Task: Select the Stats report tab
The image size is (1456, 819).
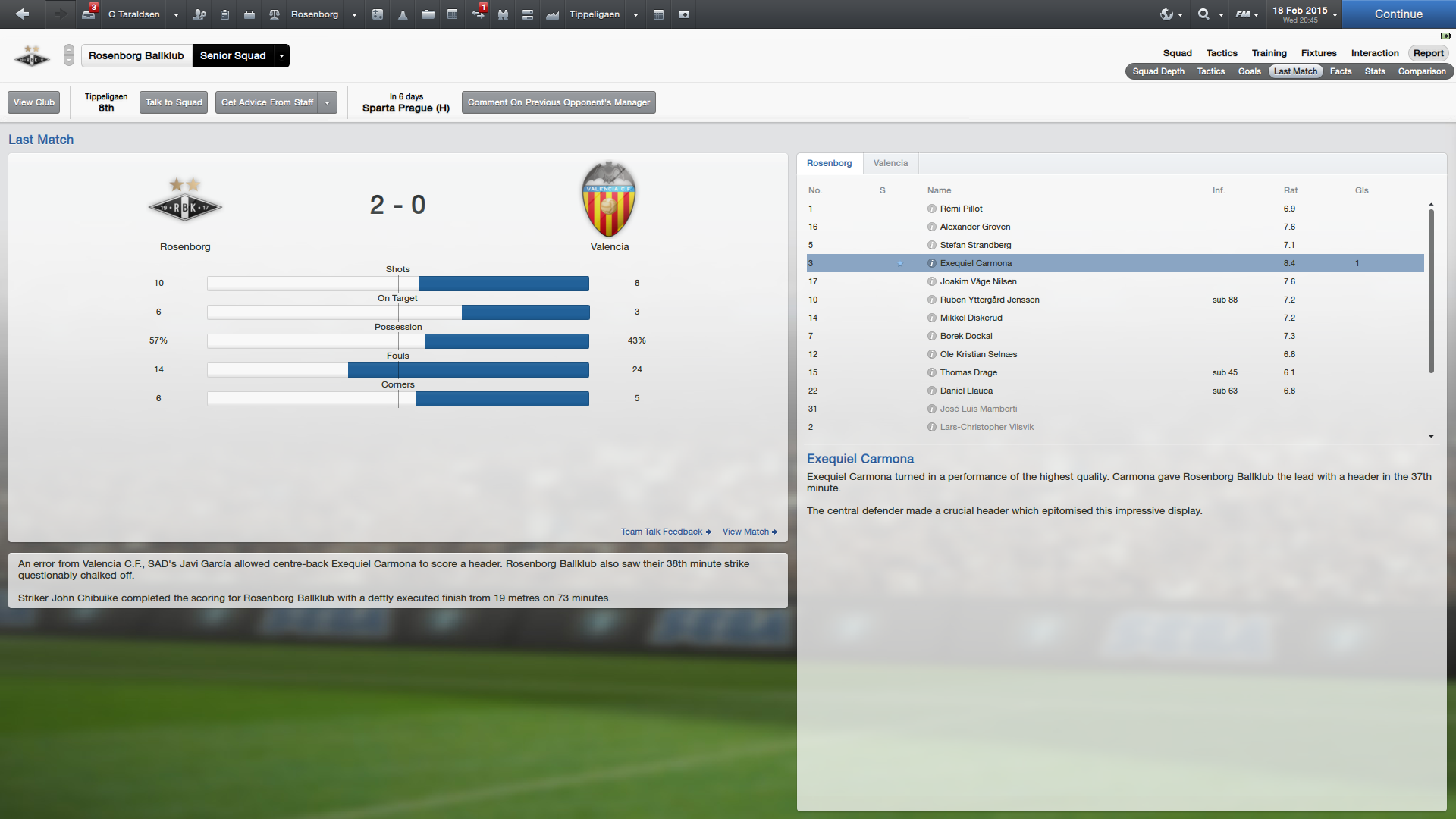Action: click(x=1375, y=71)
